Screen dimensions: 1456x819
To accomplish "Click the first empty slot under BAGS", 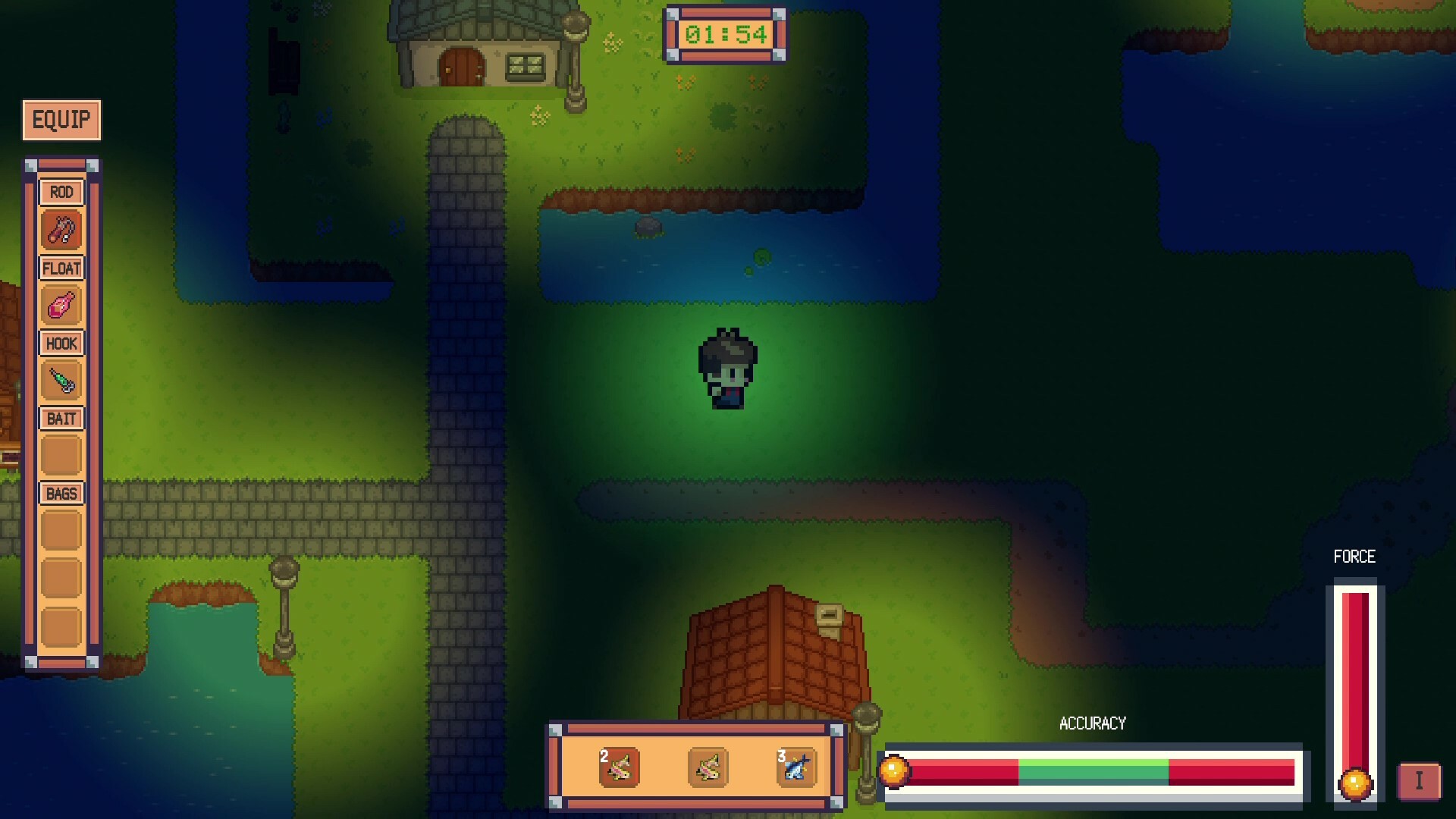I will [61, 529].
